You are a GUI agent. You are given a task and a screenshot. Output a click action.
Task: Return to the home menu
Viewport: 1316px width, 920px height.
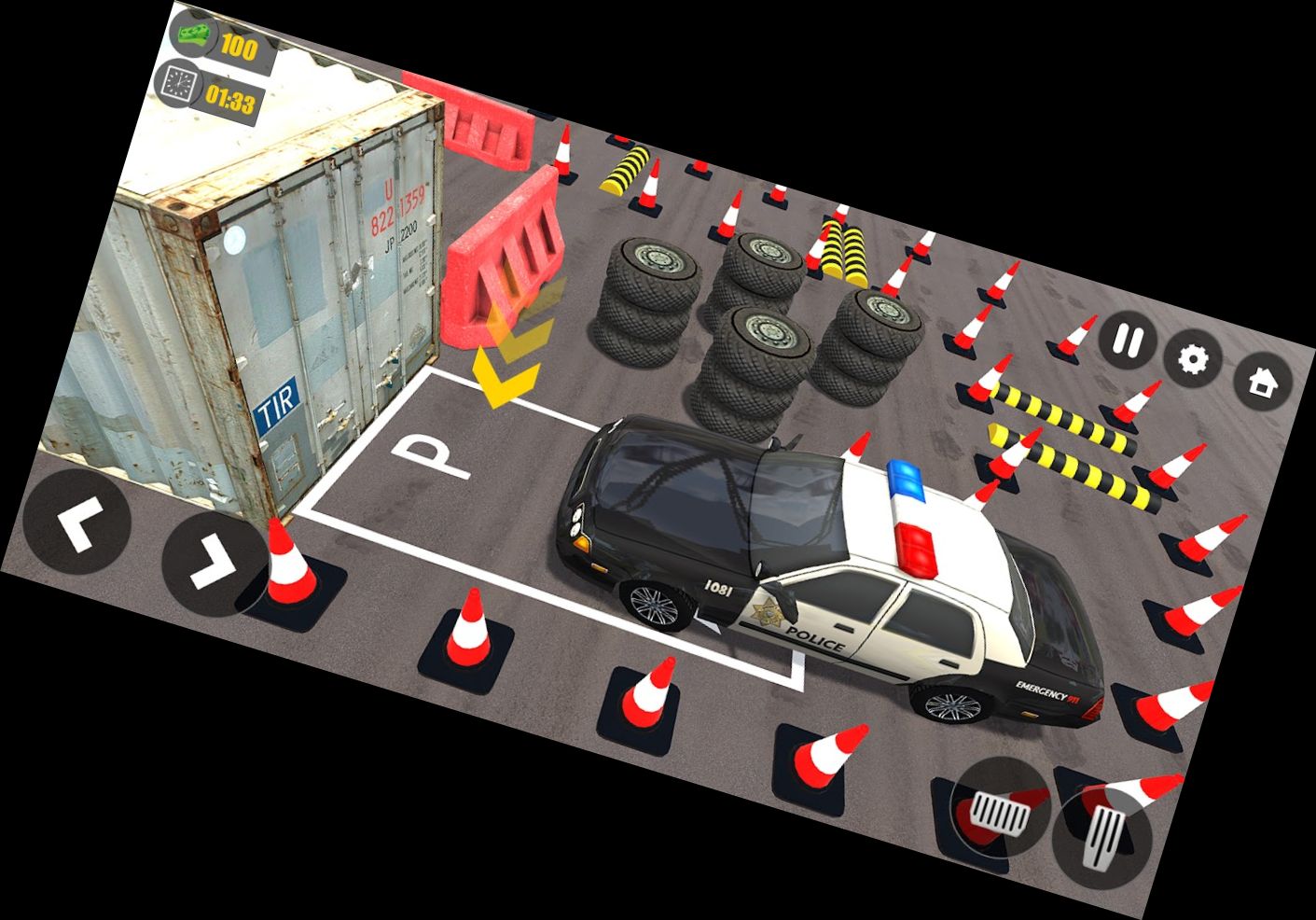(1263, 382)
